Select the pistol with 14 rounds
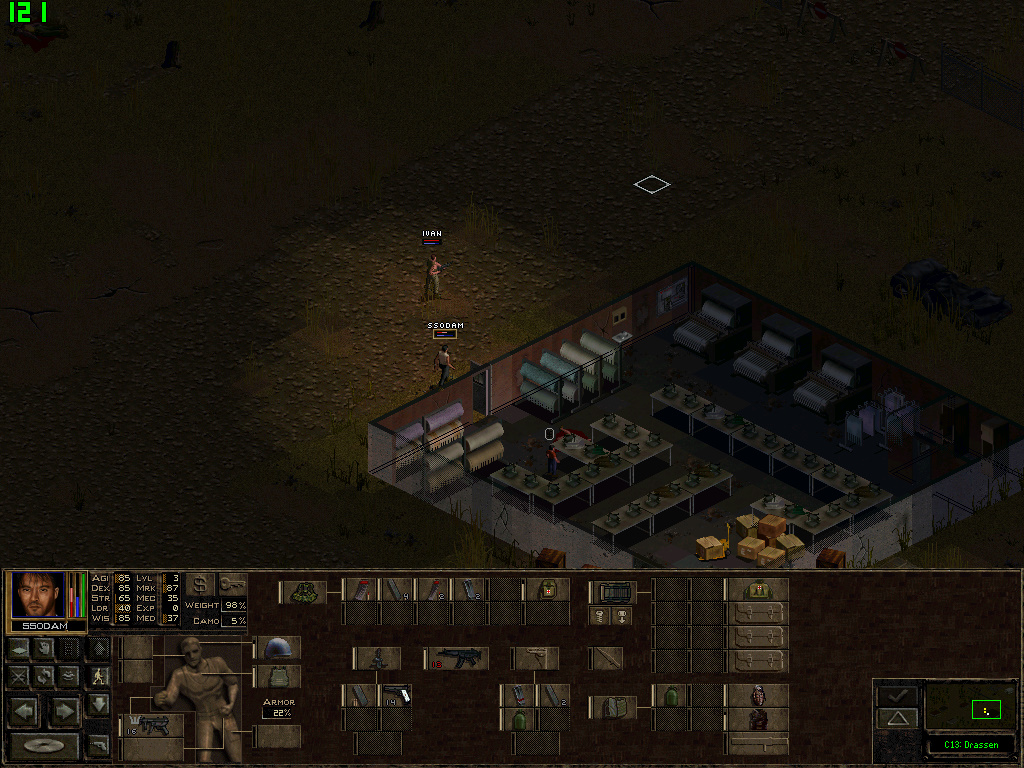This screenshot has height=768, width=1024. click(x=396, y=695)
